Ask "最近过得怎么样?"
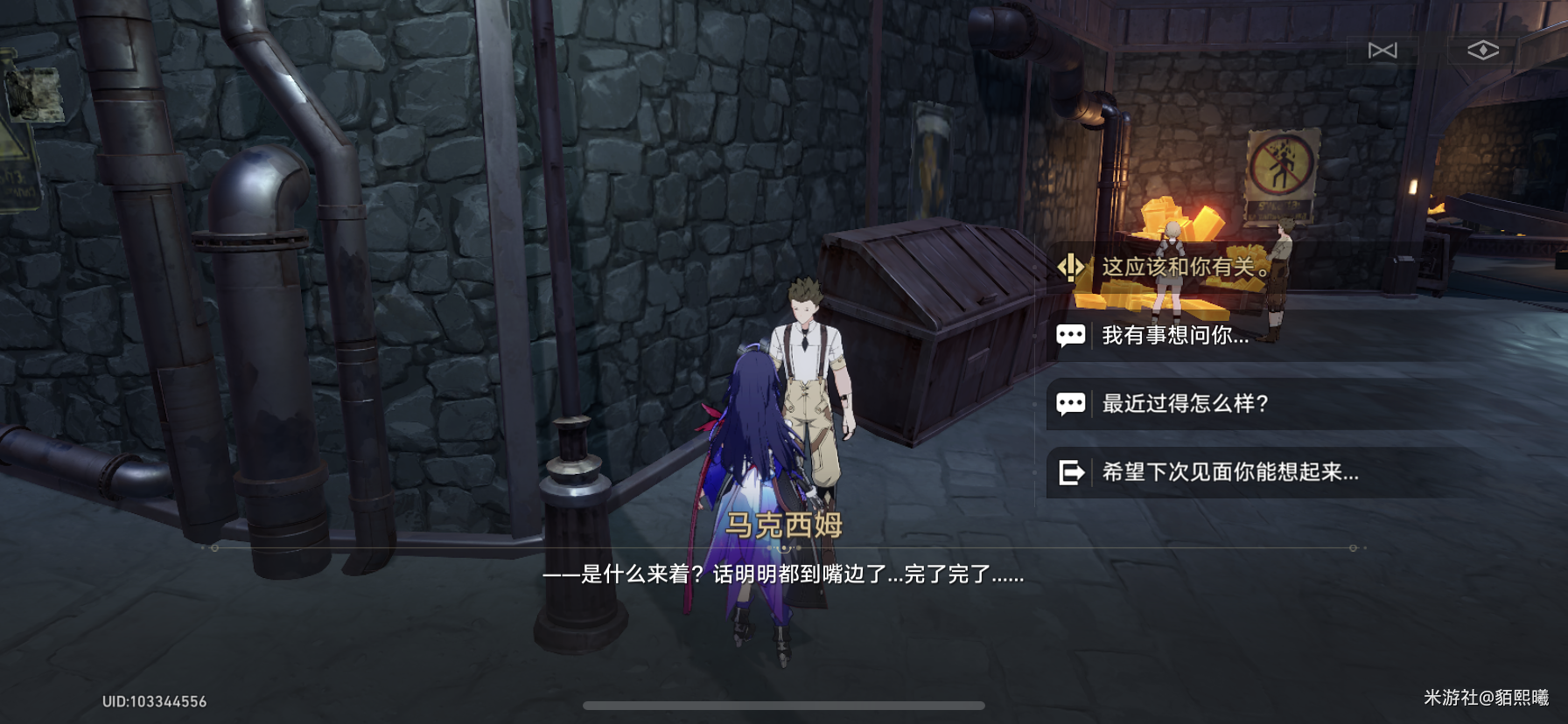 pyautogui.click(x=1185, y=403)
